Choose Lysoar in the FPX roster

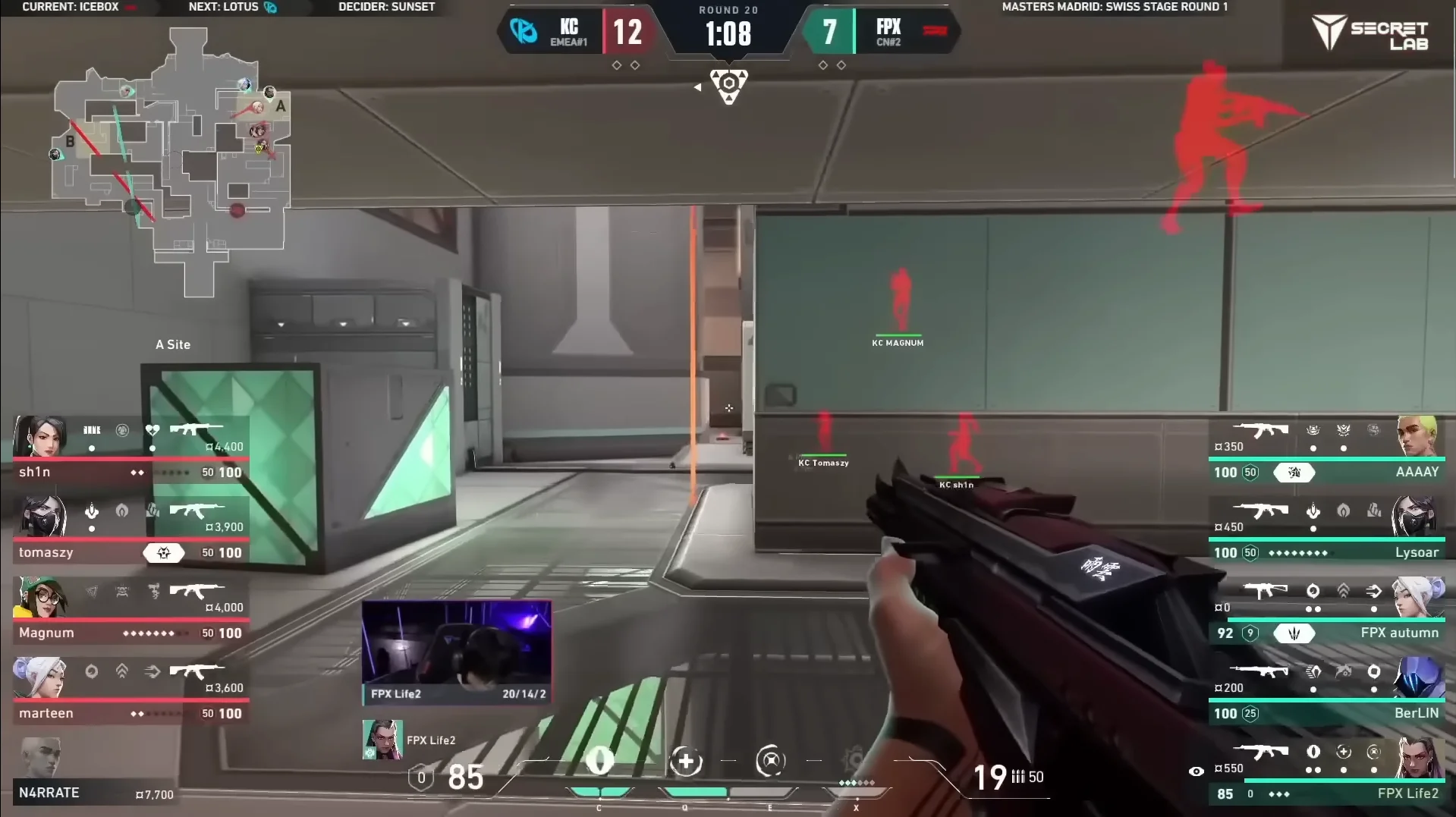pyautogui.click(x=1326, y=529)
